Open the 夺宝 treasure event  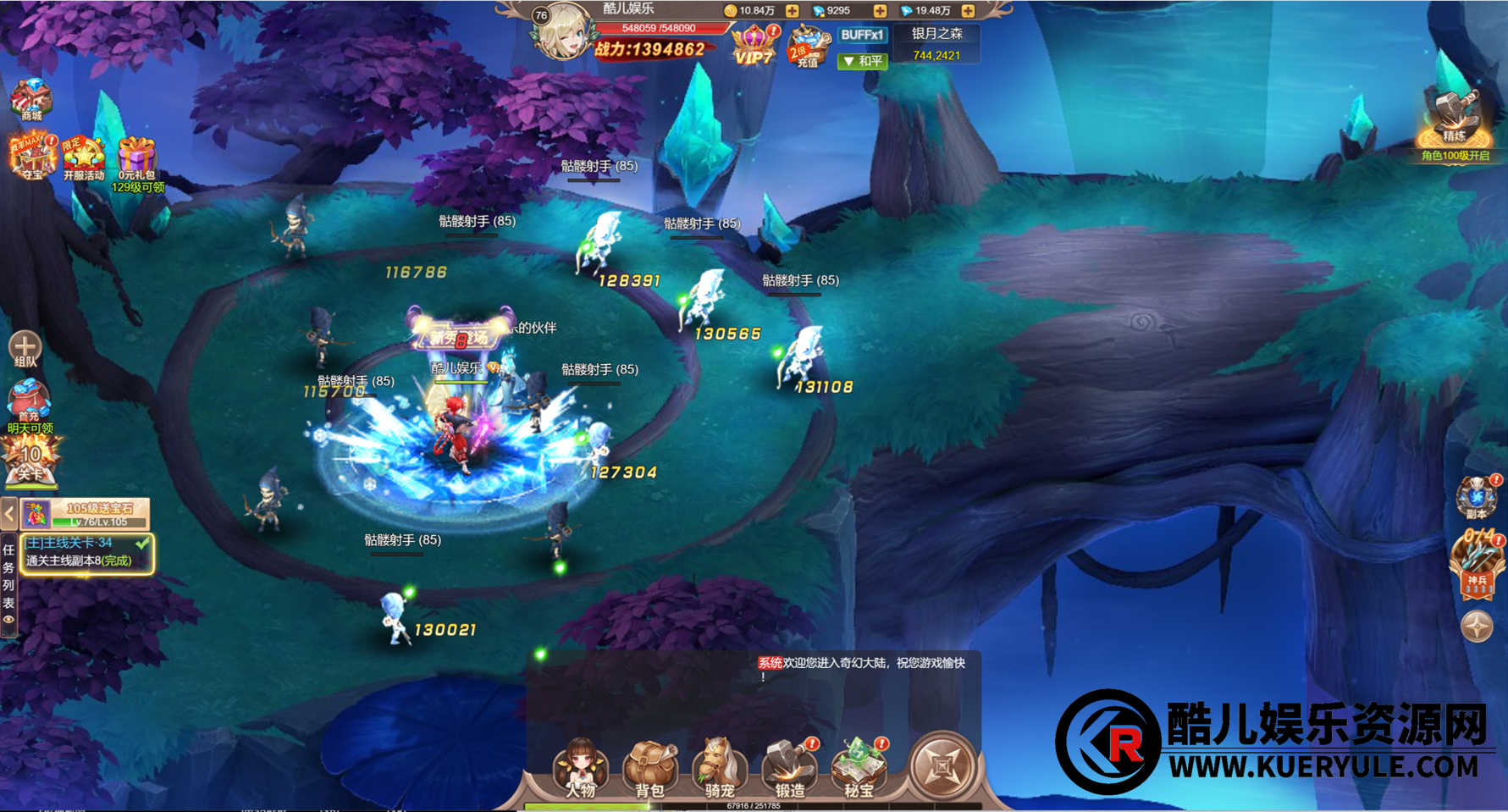coord(32,156)
